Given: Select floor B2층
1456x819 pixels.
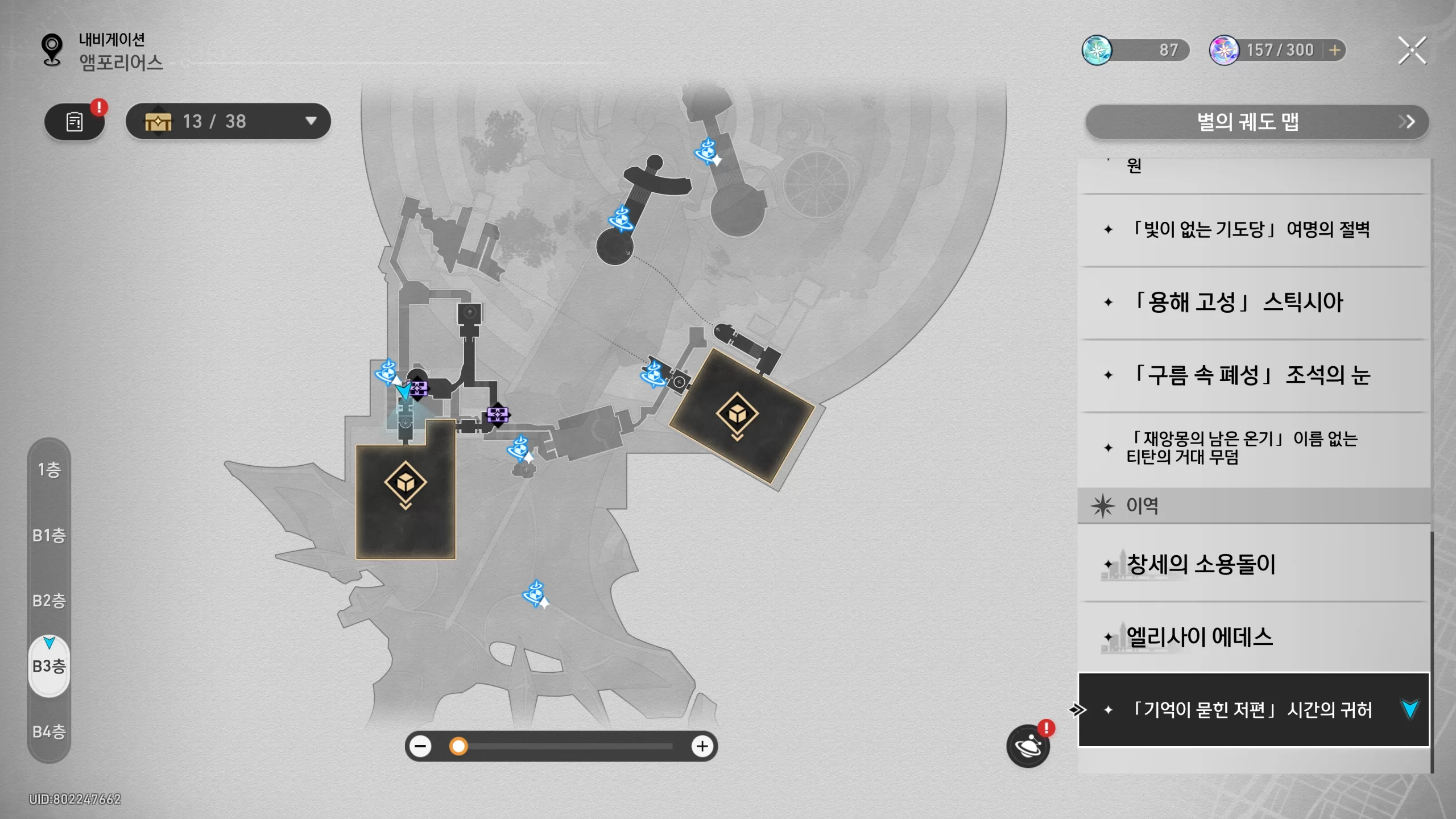Looking at the screenshot, I should [49, 601].
